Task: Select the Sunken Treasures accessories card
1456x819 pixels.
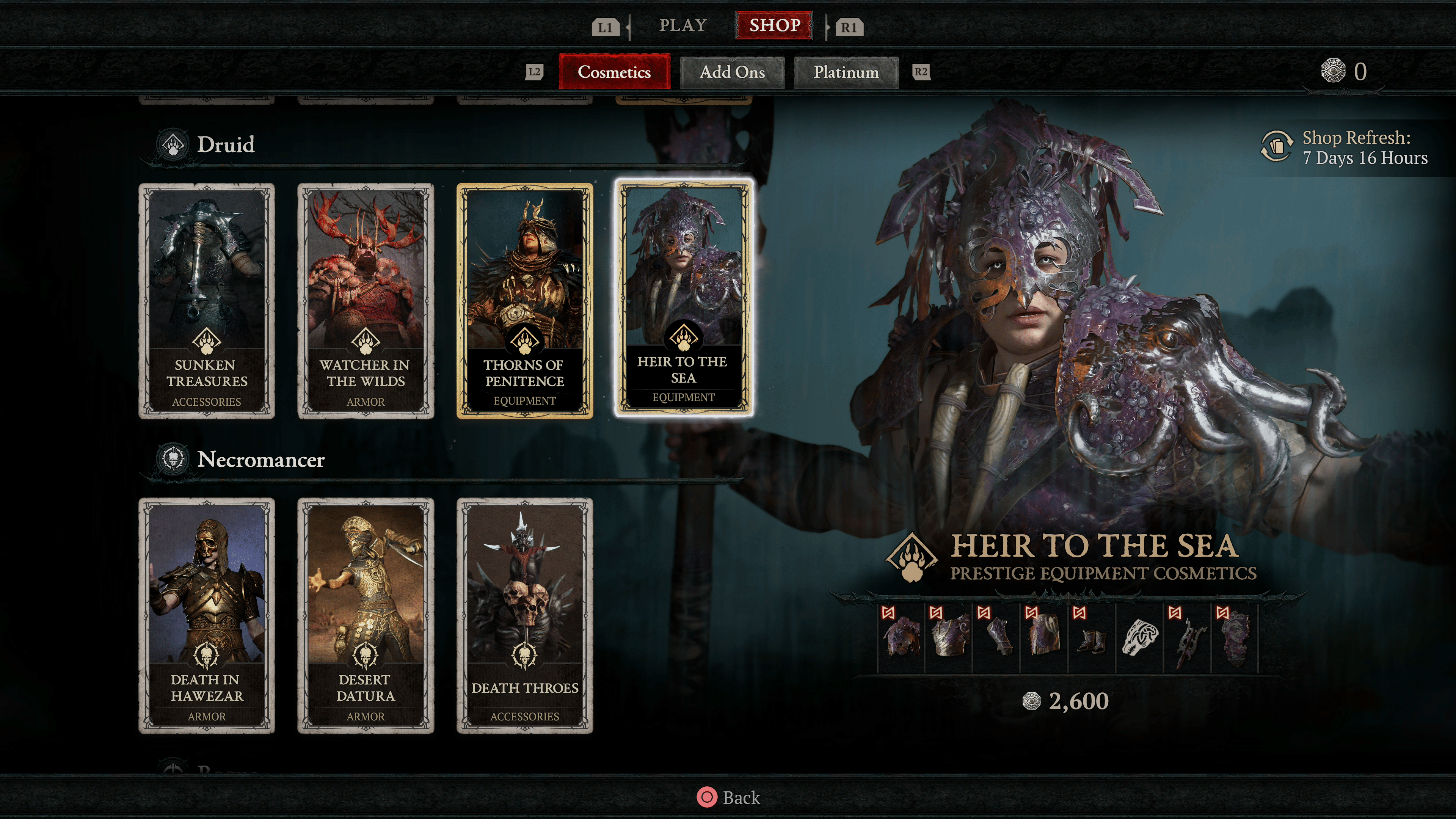Action: tap(207, 301)
